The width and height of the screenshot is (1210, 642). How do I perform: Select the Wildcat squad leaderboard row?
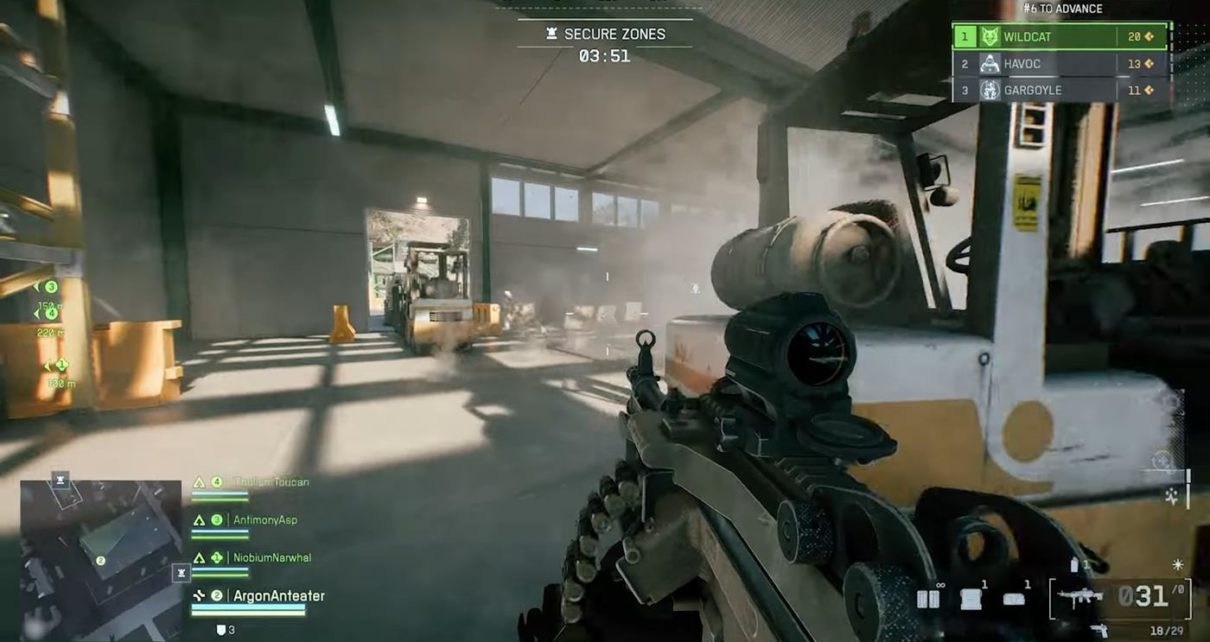1060,37
